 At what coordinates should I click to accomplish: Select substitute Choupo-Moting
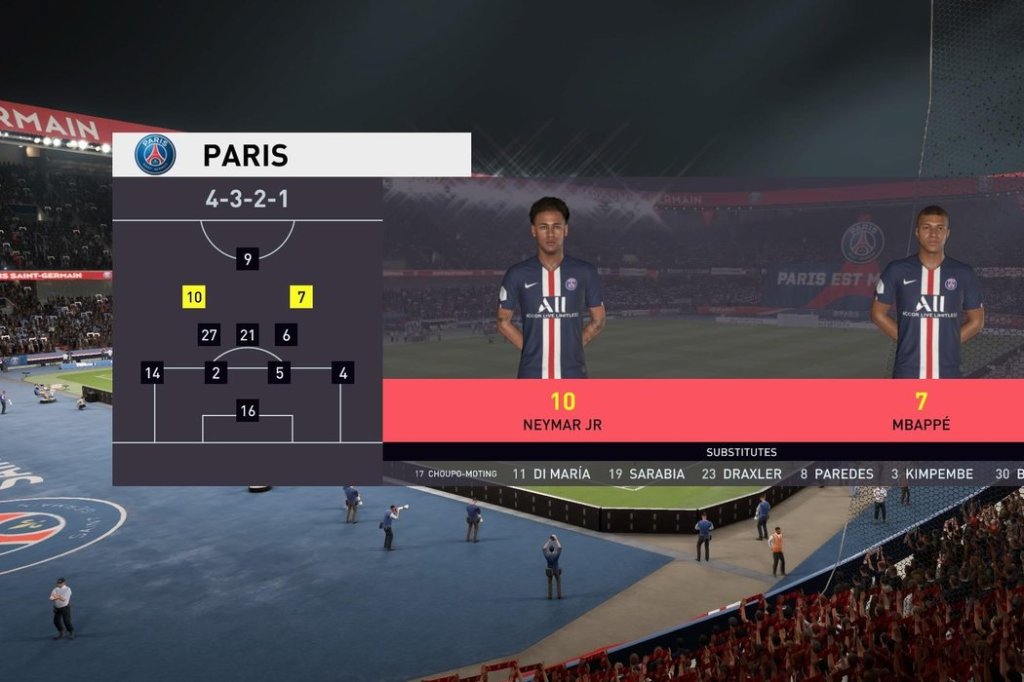point(455,474)
